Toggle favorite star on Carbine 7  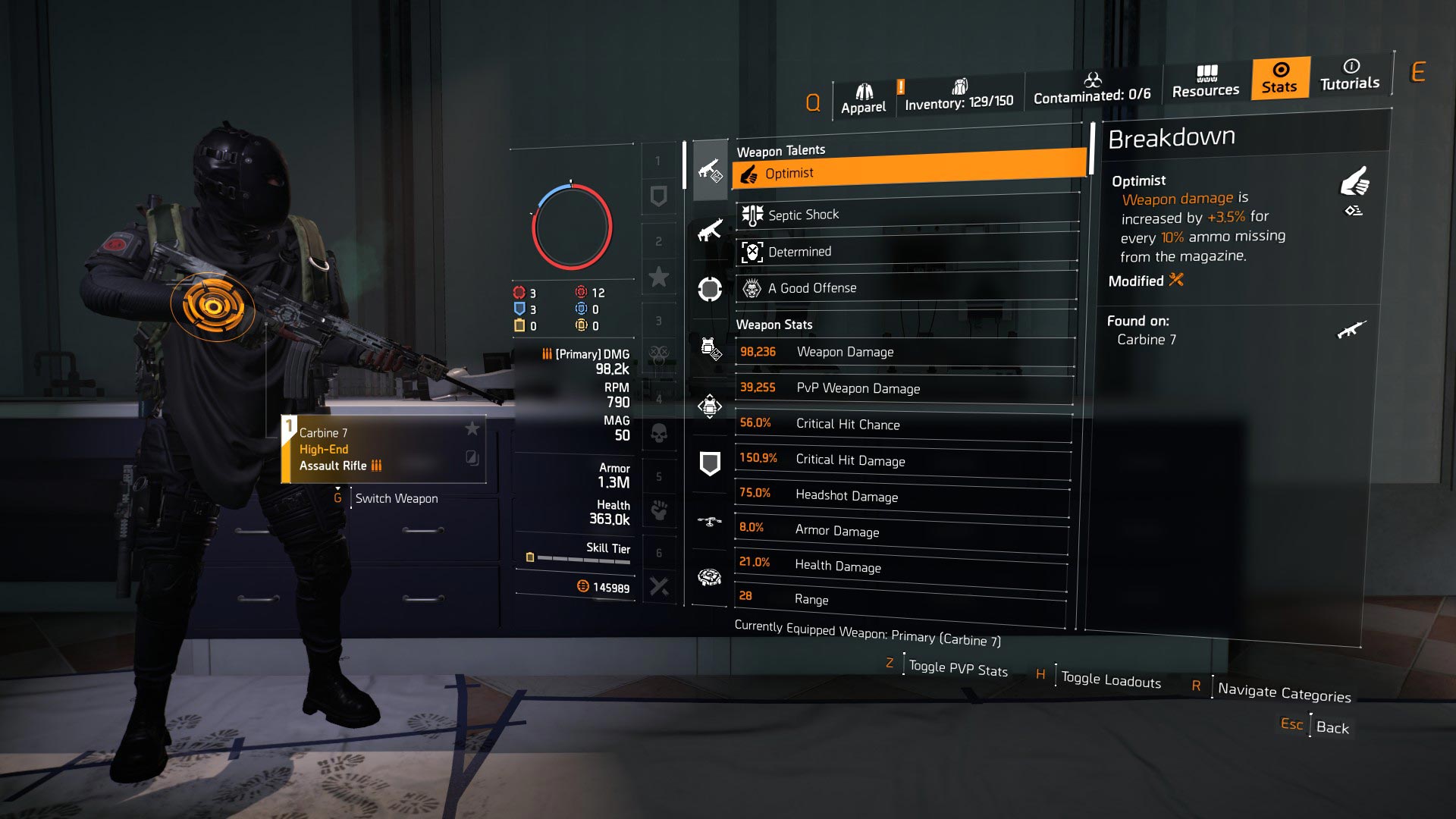click(x=473, y=428)
